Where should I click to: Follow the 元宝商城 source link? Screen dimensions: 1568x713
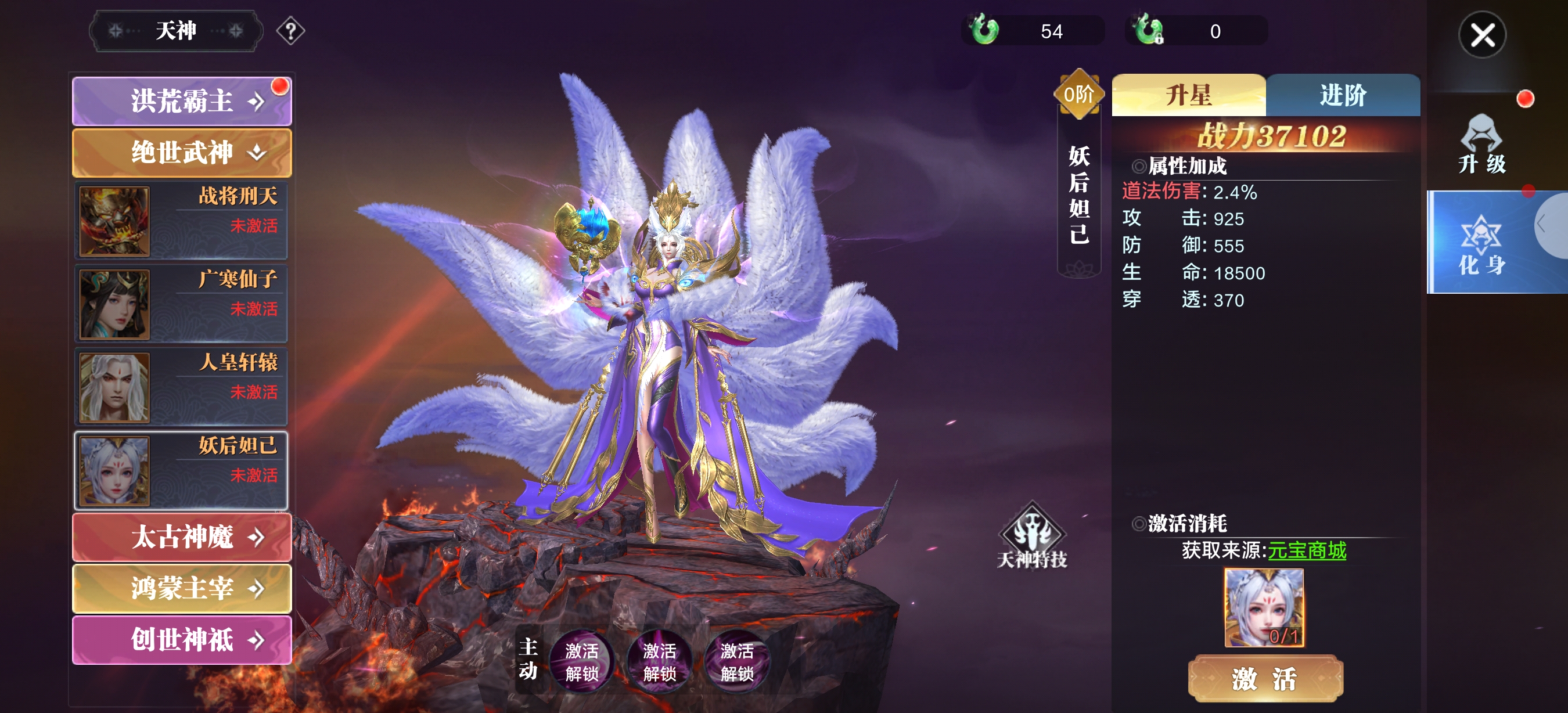(1306, 550)
